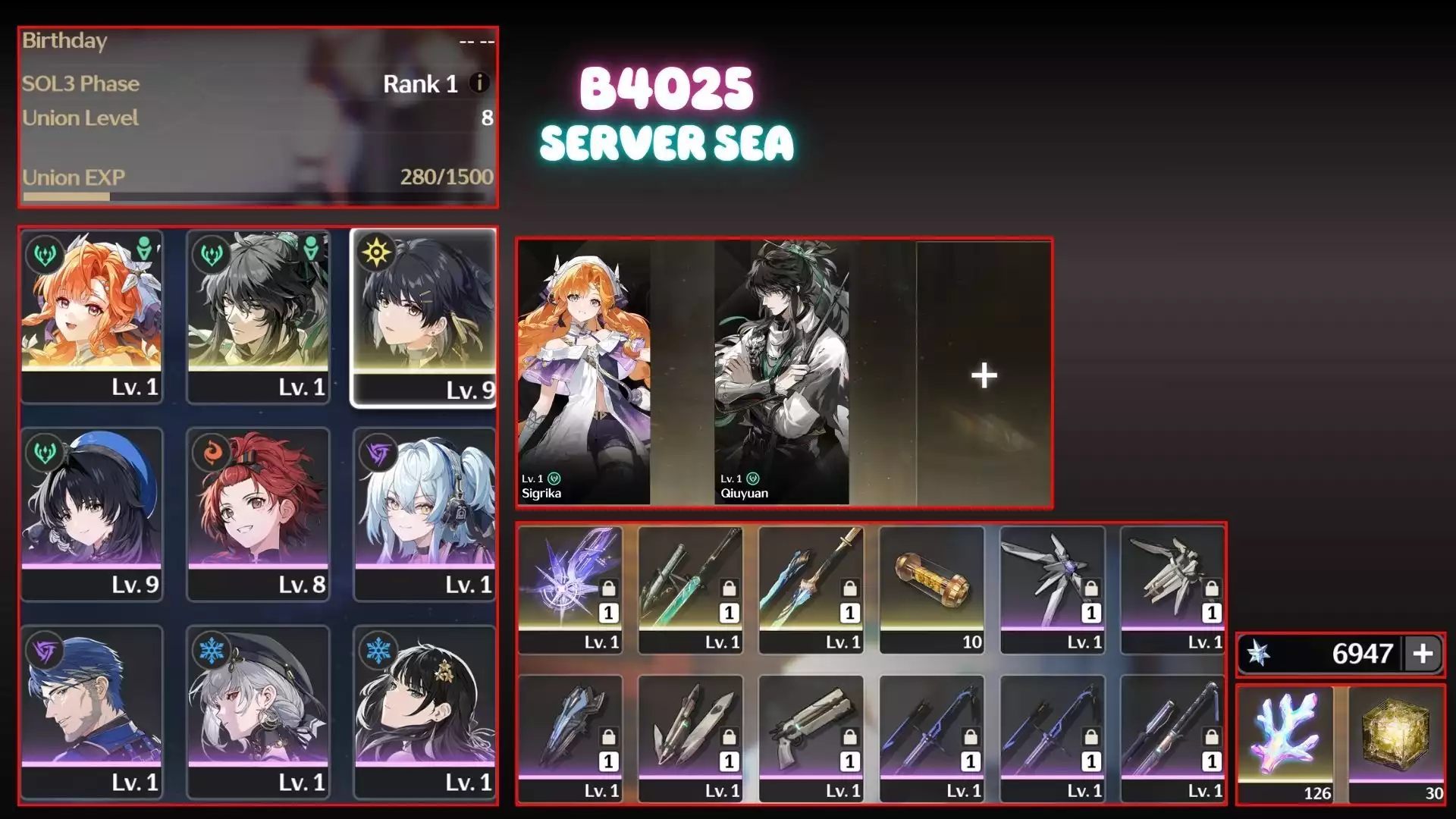Select the blue beret character portrait

tap(92, 513)
